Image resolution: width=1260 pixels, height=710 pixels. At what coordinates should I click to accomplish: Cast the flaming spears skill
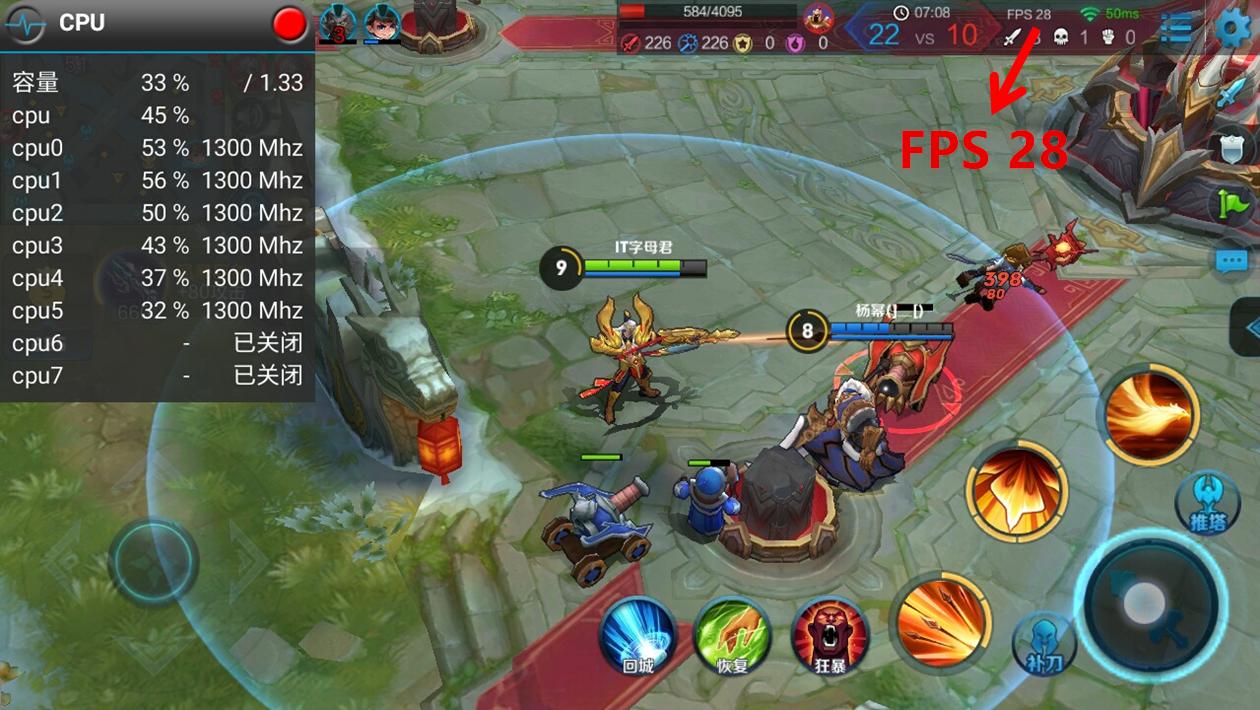[x=941, y=623]
